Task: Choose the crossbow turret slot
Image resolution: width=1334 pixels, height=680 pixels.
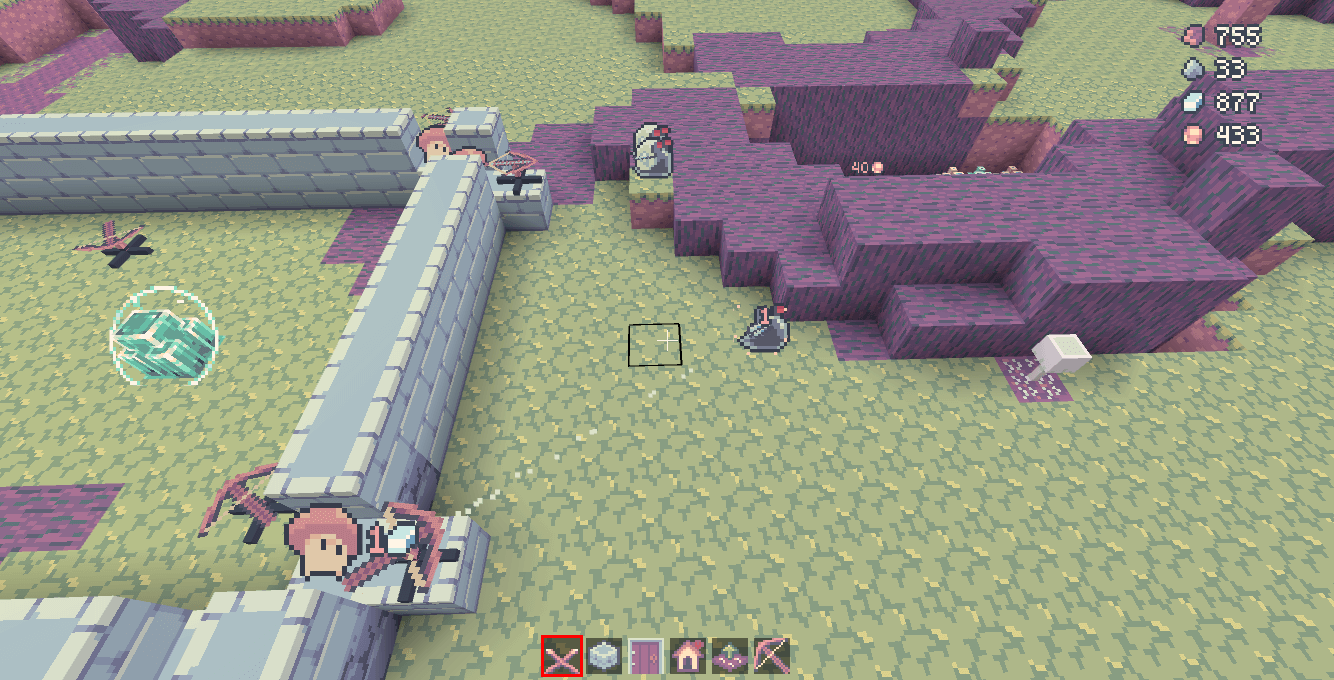Action: point(771,656)
